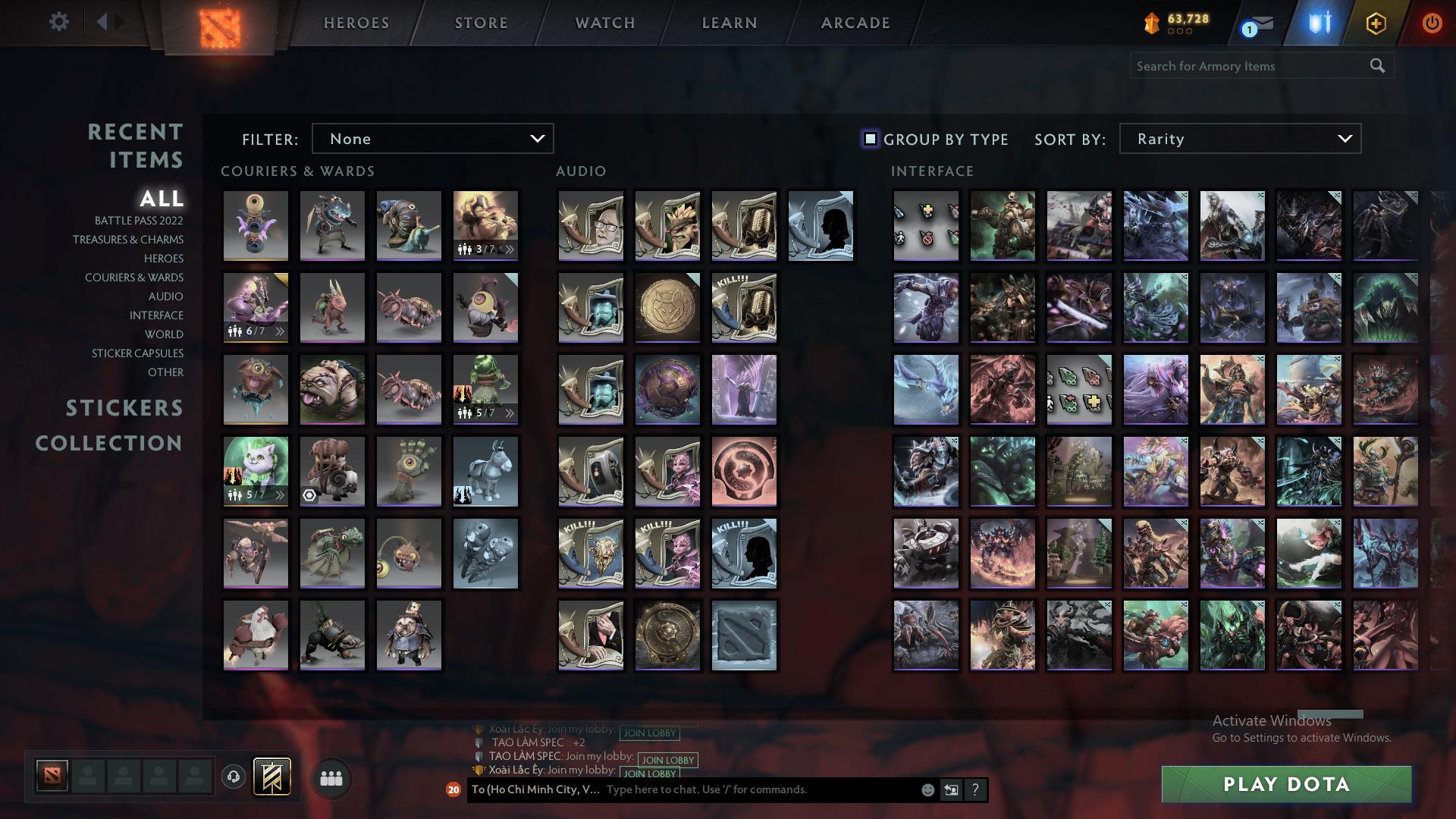Click the shards balance icon
Screen dimensions: 1456x819
pos(1151,22)
